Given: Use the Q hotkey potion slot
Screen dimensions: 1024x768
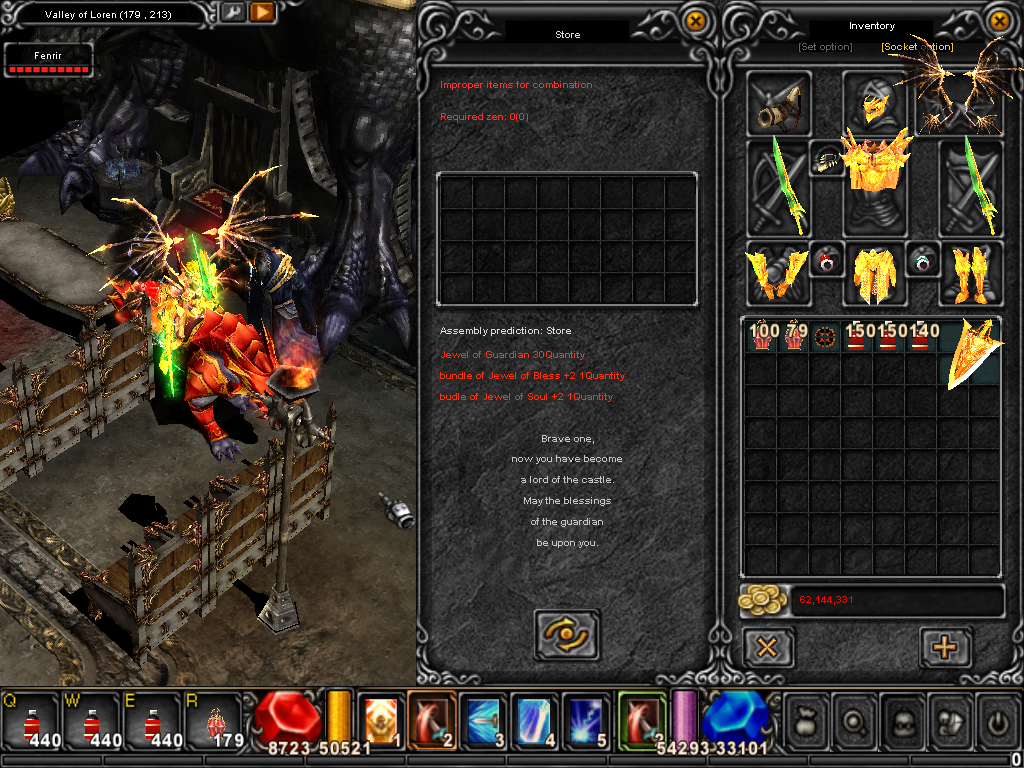Looking at the screenshot, I should (x=30, y=722).
